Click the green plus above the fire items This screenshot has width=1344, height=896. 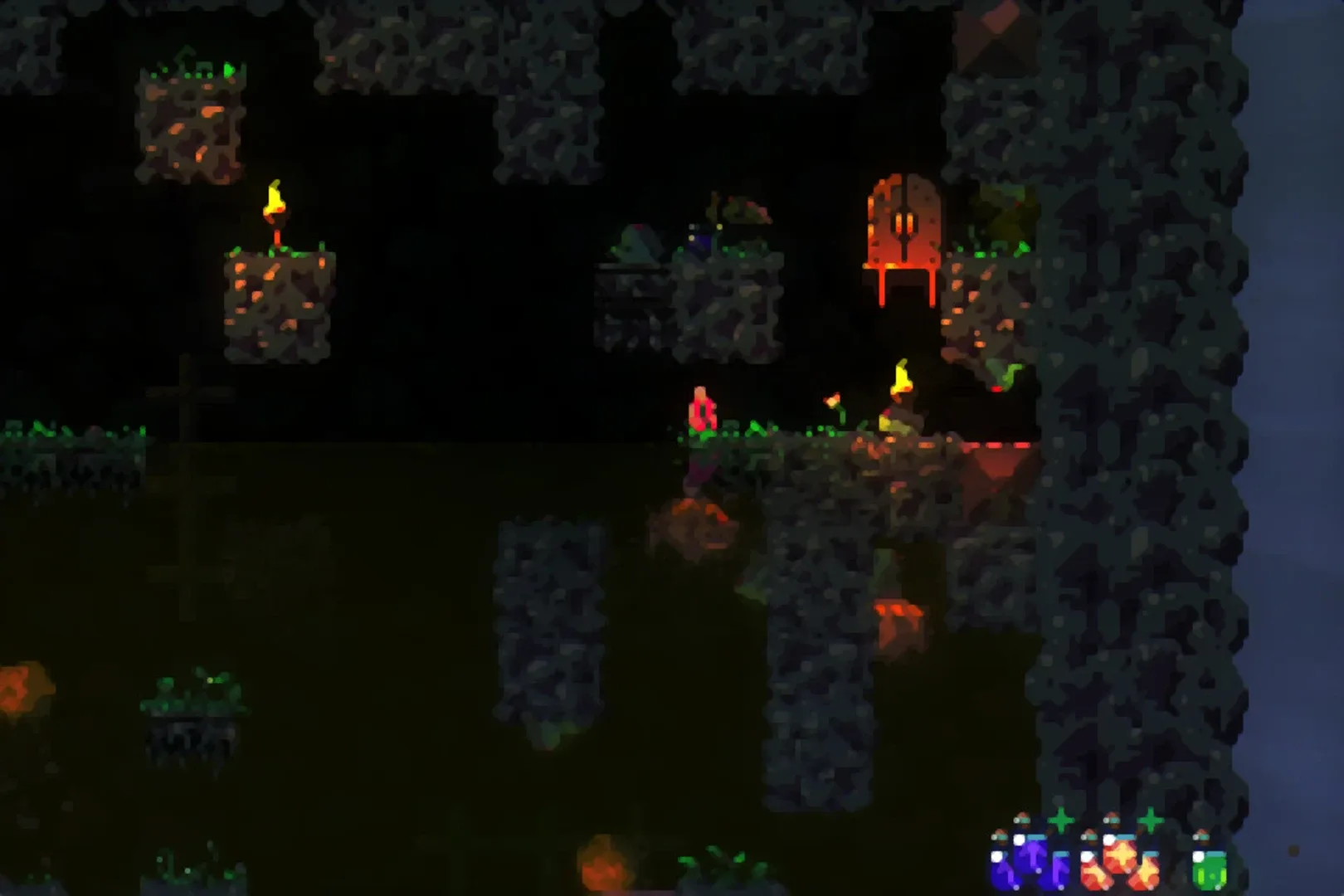coord(1151,821)
